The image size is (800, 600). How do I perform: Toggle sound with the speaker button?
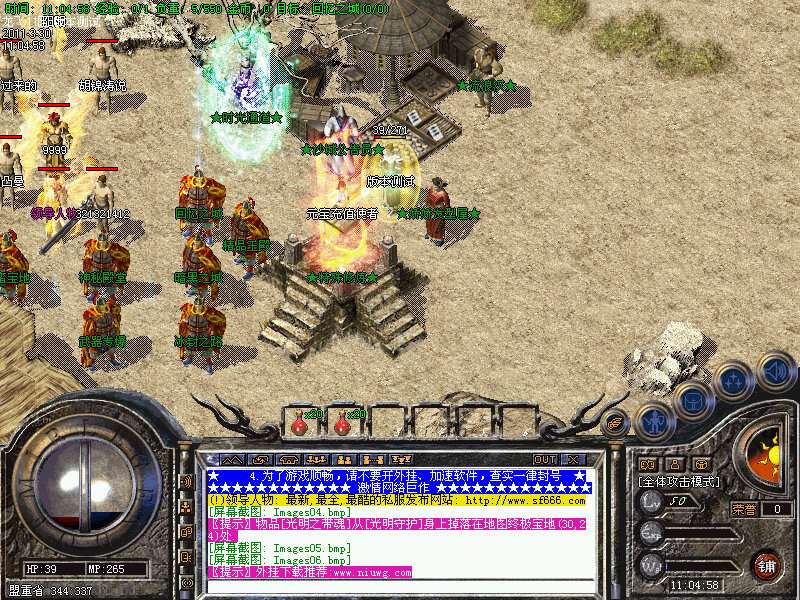tap(776, 372)
